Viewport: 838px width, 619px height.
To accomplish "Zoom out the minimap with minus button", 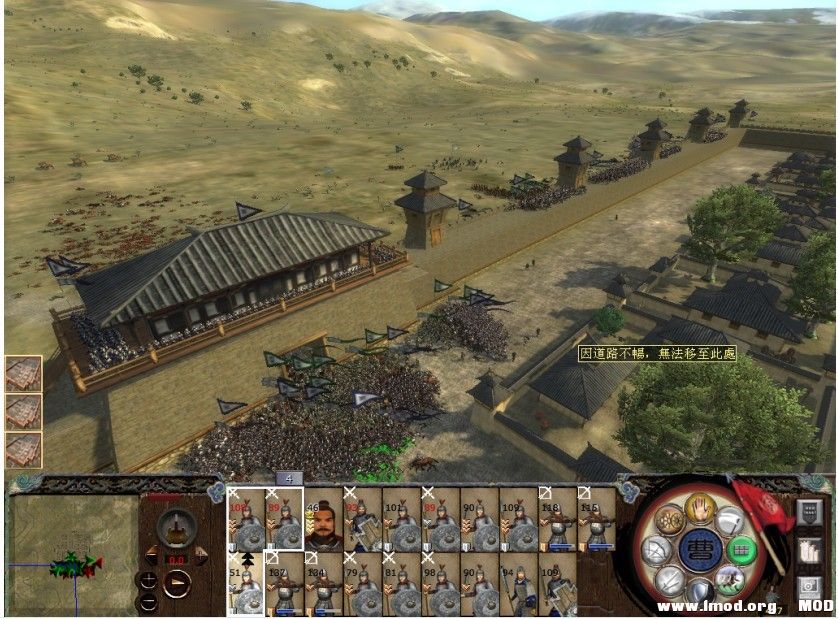I will 148,601.
